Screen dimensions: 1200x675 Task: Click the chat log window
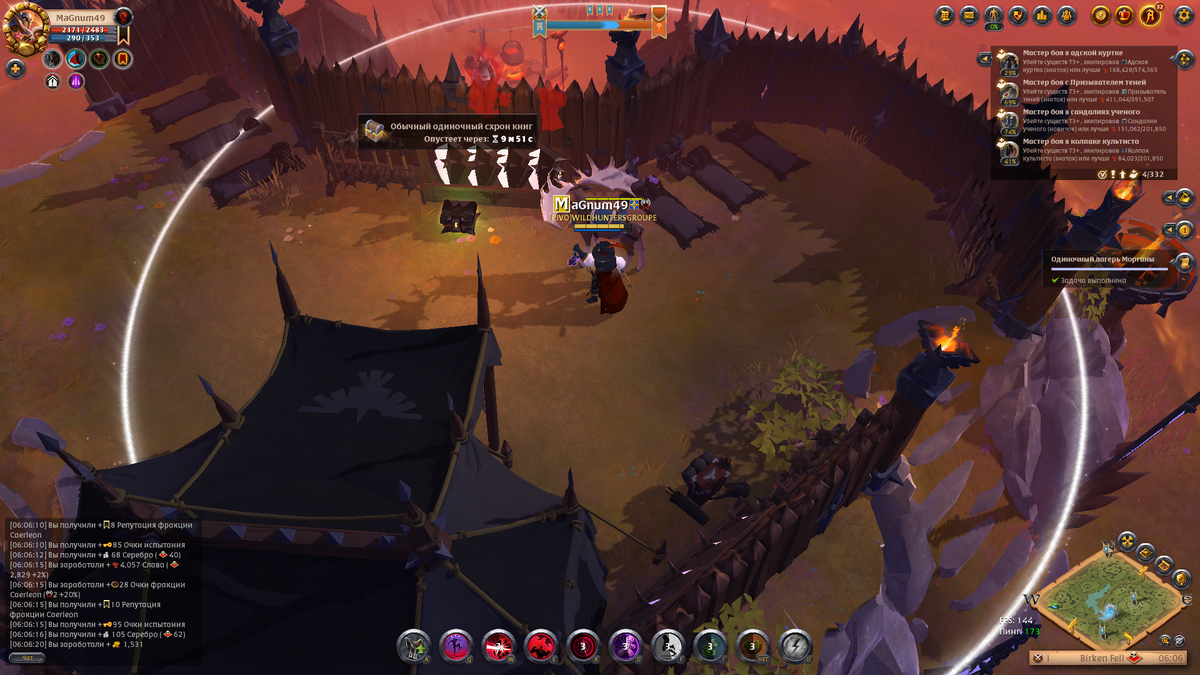coord(100,585)
